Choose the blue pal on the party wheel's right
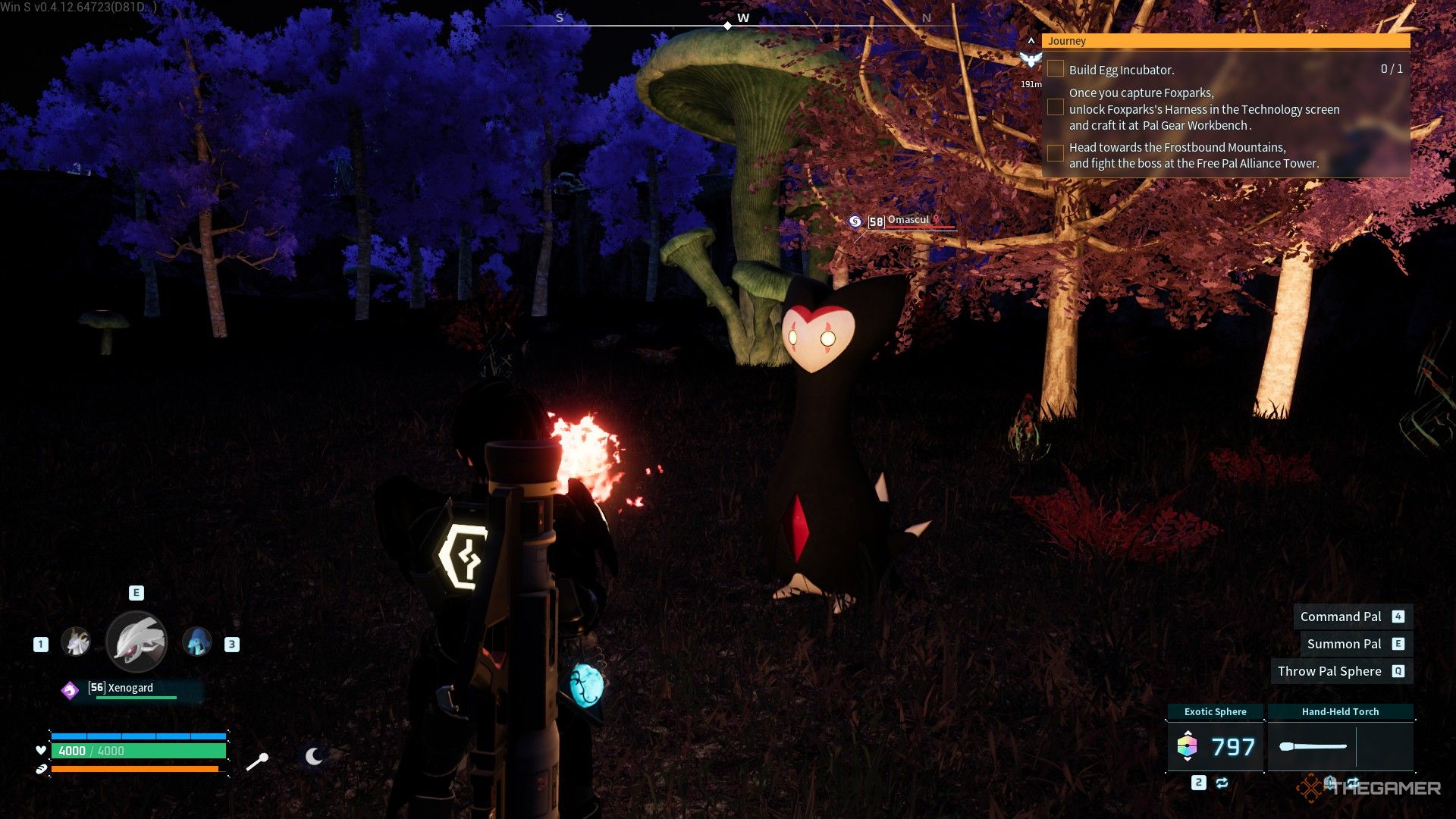The image size is (1456, 819). tap(197, 643)
